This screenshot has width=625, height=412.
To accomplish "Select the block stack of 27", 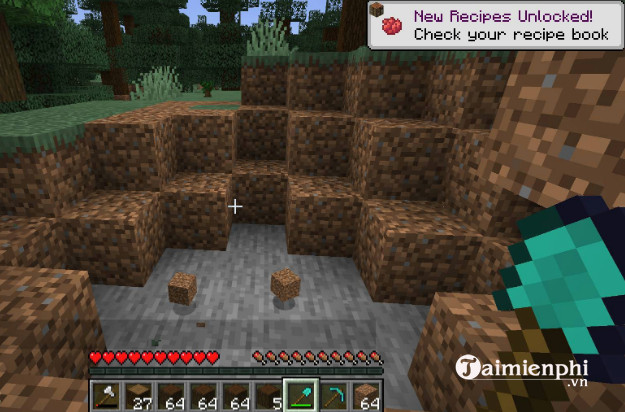I will tap(141, 394).
